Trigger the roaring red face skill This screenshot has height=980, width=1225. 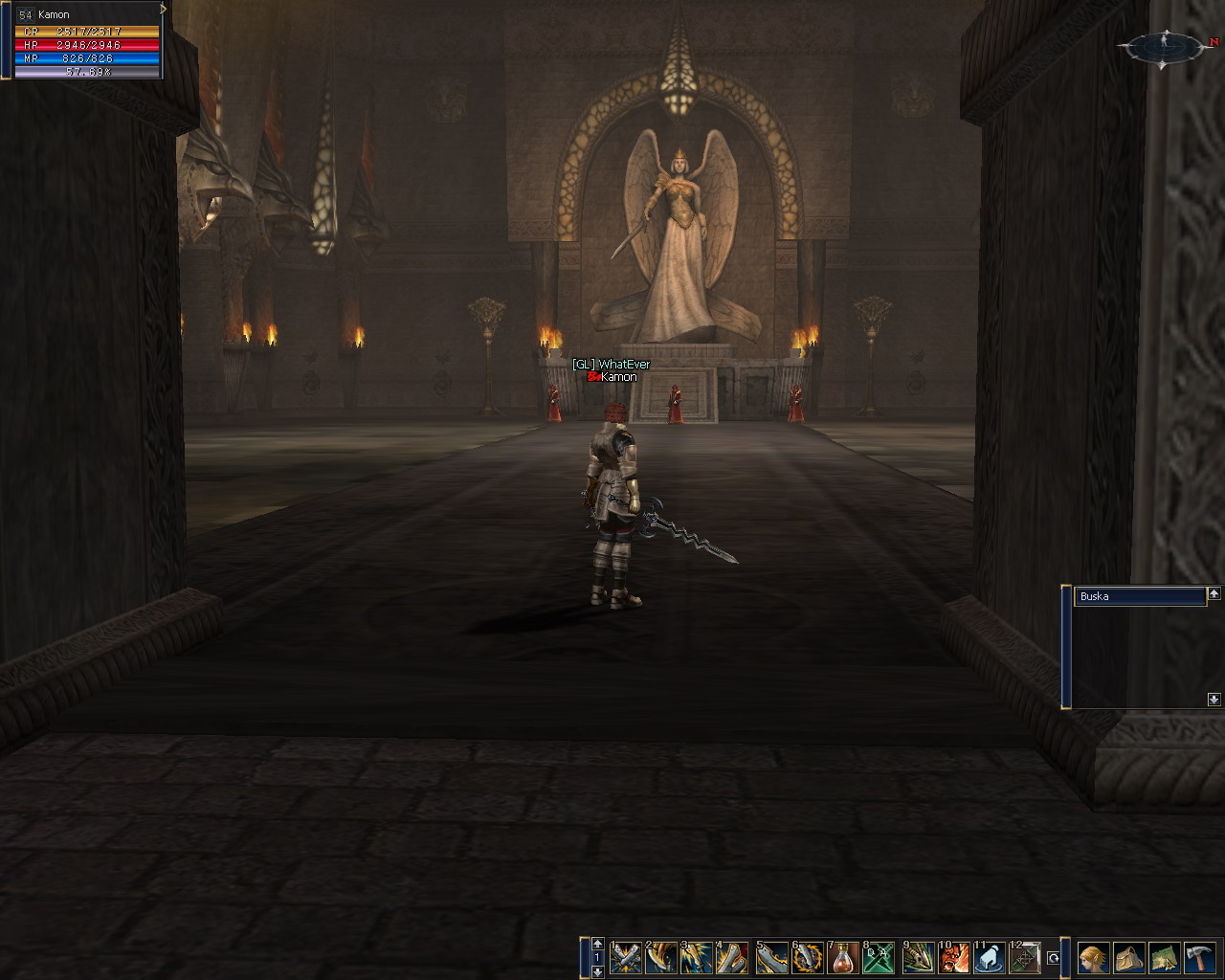pos(954,957)
